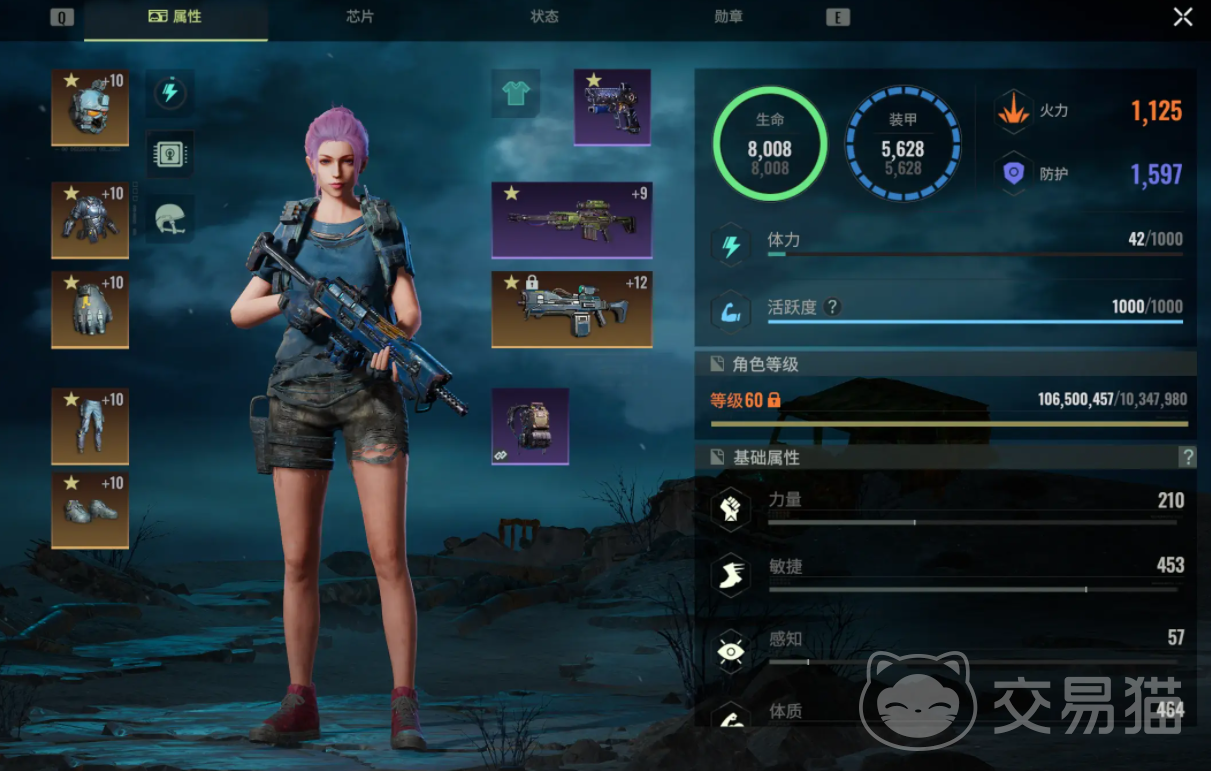Select the +10 gloves equipment slot
Image resolution: width=1211 pixels, height=771 pixels.
(x=90, y=310)
